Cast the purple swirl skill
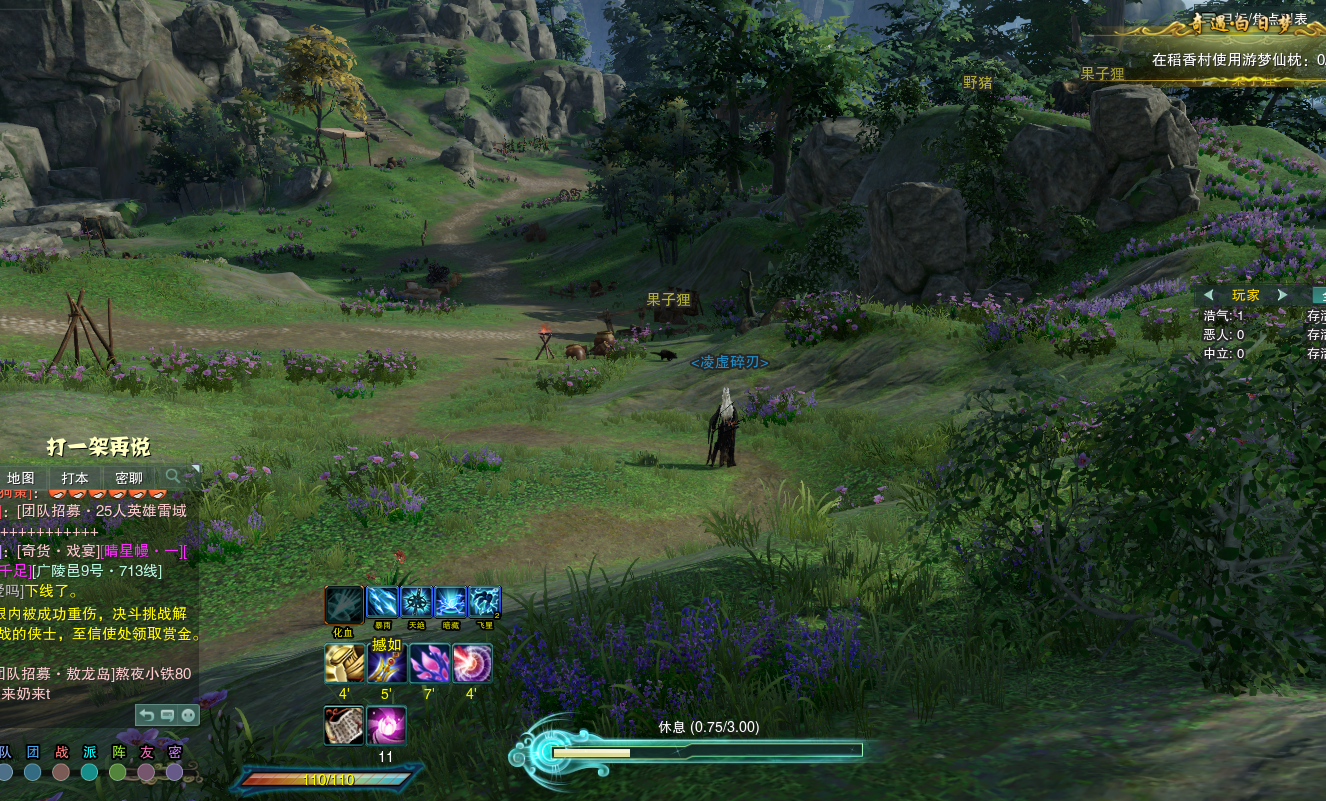 point(472,663)
